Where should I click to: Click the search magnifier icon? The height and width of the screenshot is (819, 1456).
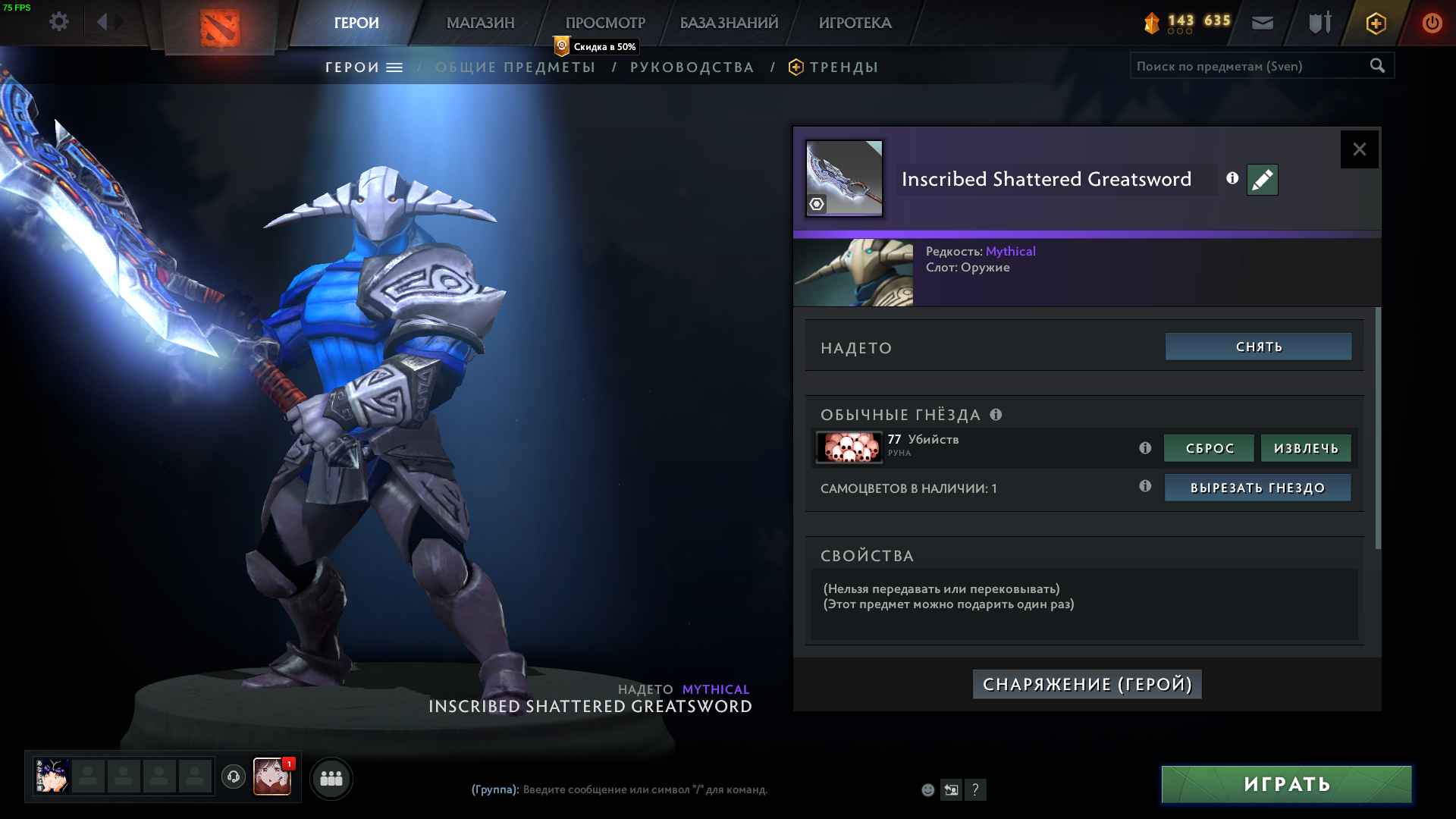(1376, 66)
